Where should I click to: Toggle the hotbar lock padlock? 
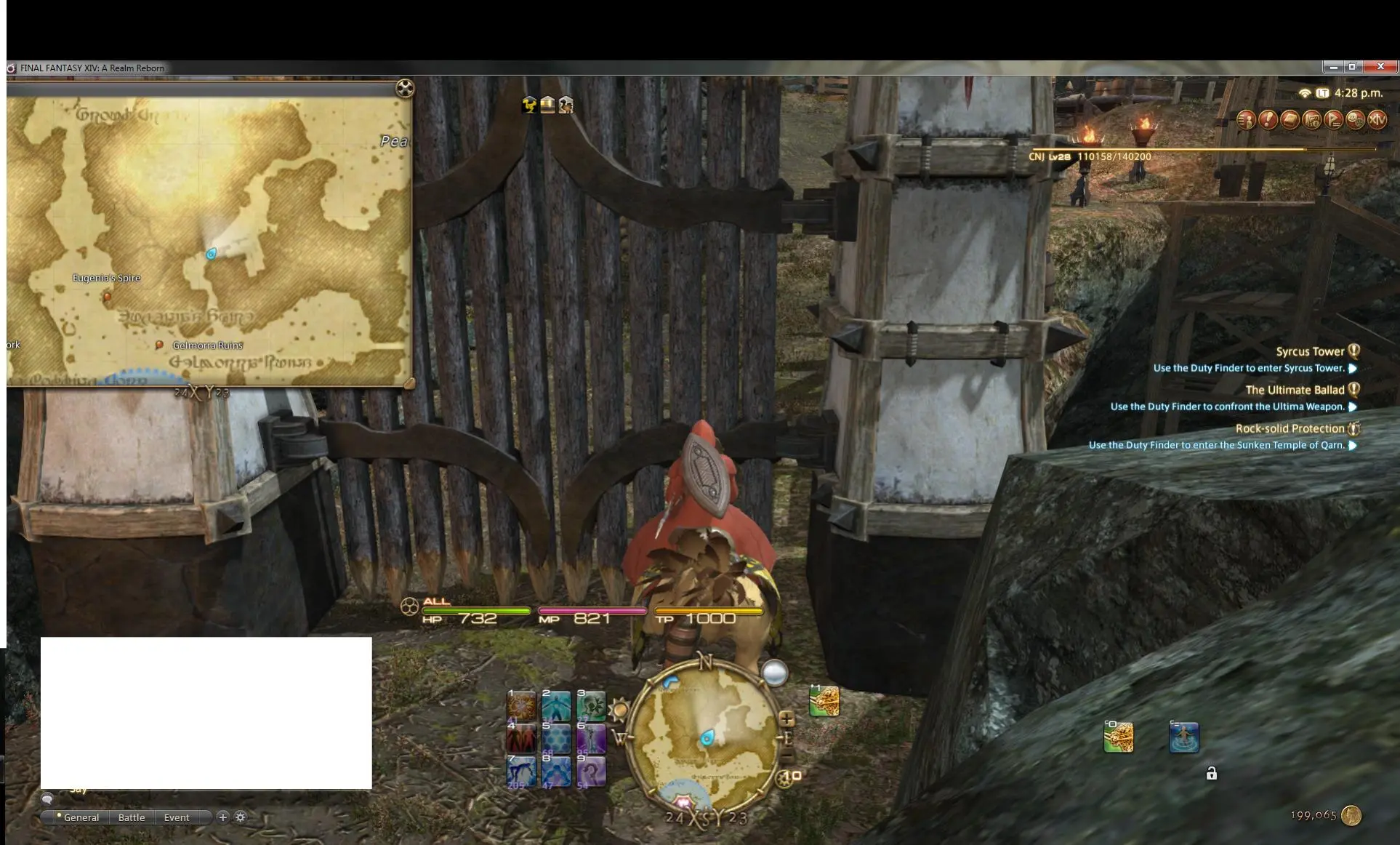pyautogui.click(x=1211, y=773)
